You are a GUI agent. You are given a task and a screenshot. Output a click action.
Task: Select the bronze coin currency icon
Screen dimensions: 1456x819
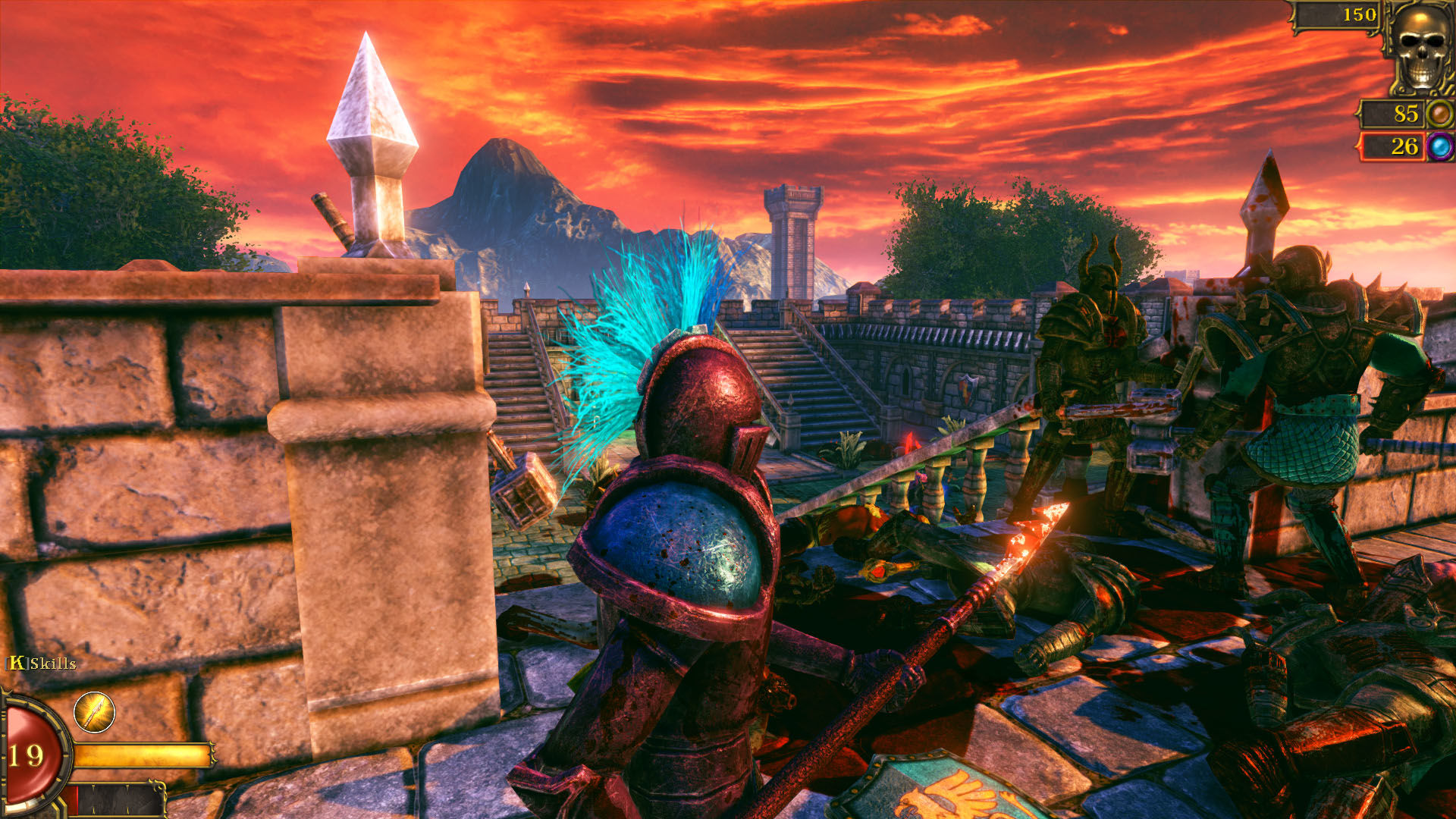pos(1439,115)
